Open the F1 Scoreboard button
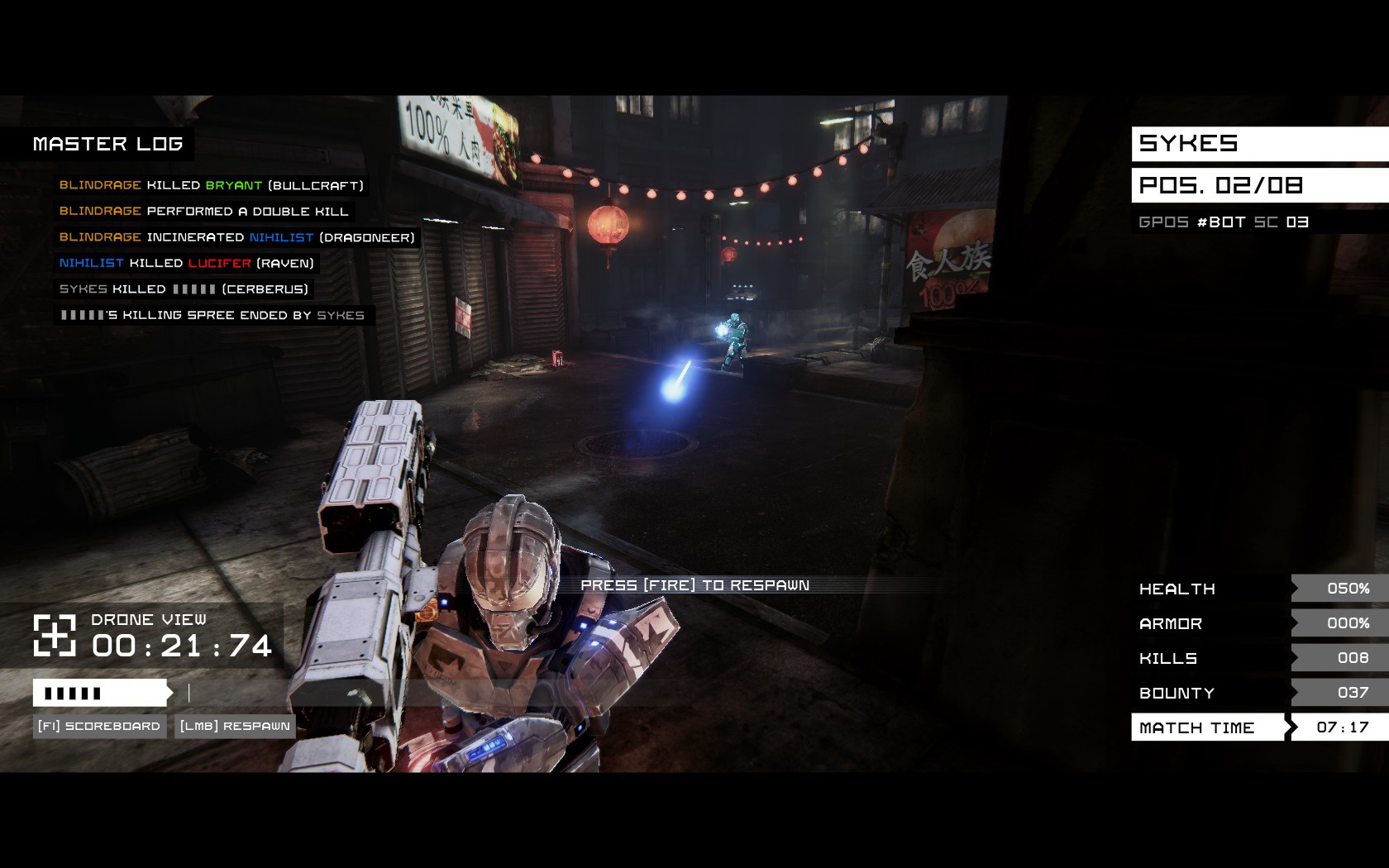The width and height of the screenshot is (1389, 868). pyautogui.click(x=99, y=727)
